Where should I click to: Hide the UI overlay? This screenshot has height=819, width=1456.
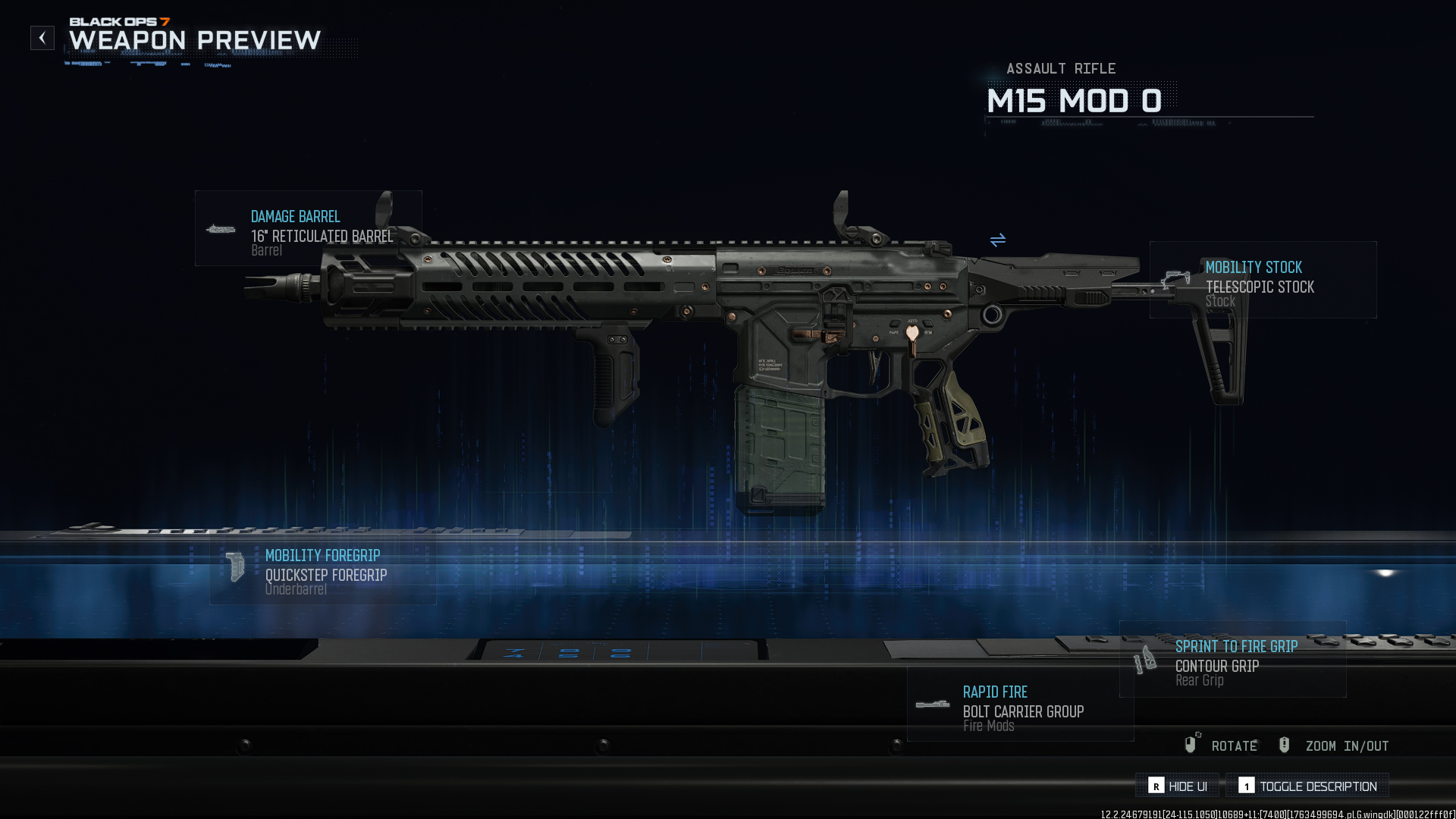[1177, 786]
